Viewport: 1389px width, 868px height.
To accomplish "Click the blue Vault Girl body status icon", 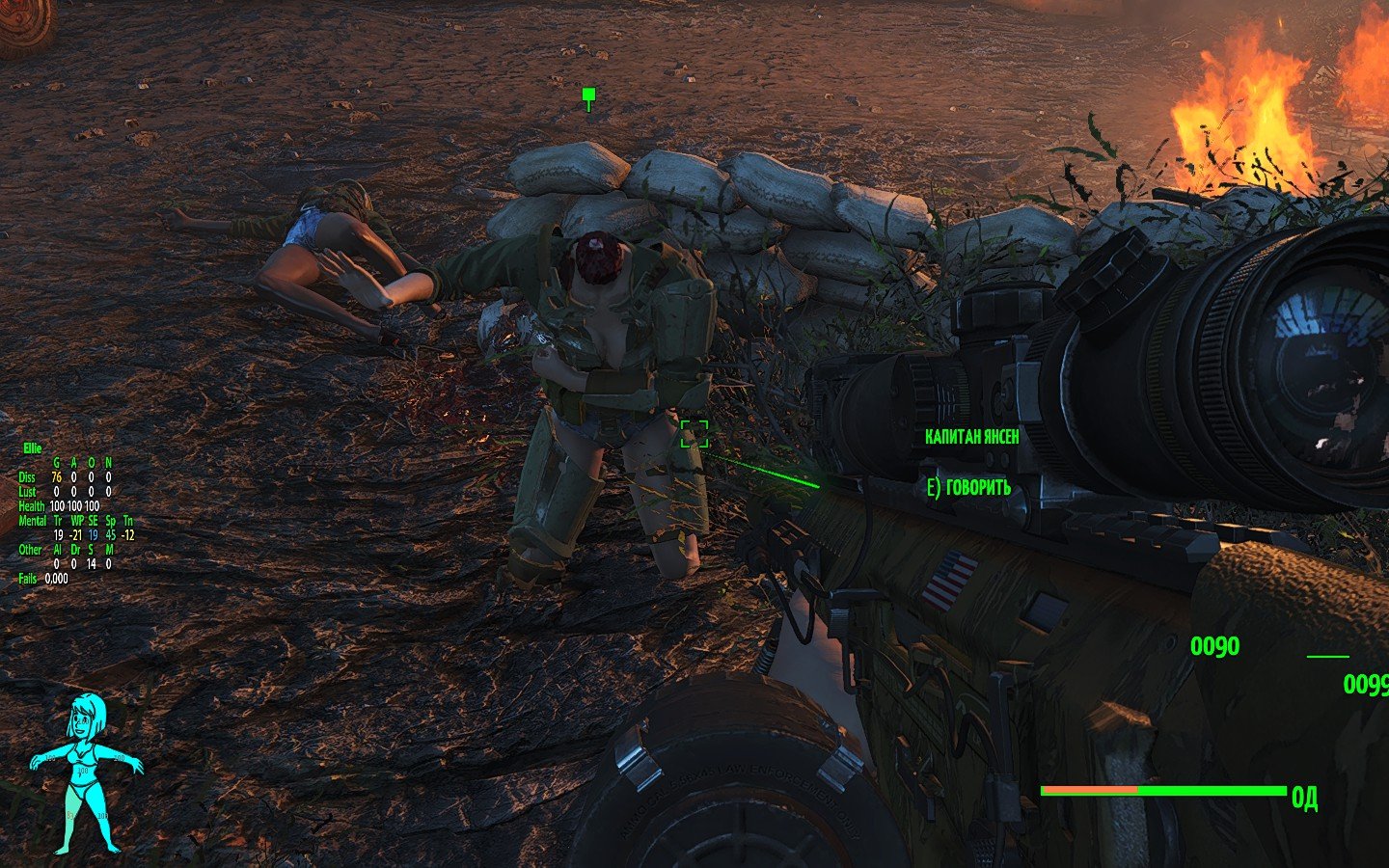I will 86,773.
